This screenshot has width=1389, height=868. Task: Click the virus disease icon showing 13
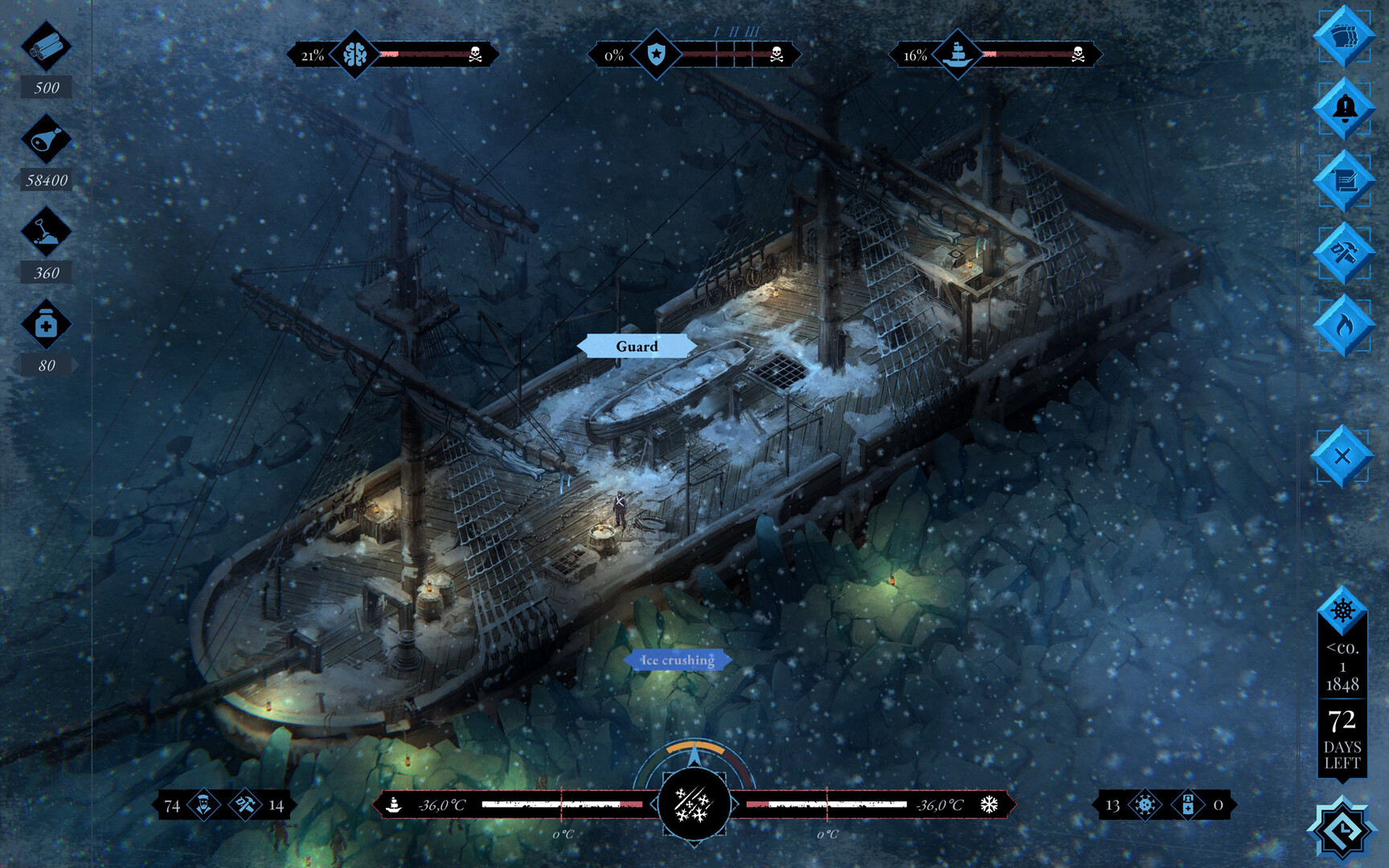1144,804
